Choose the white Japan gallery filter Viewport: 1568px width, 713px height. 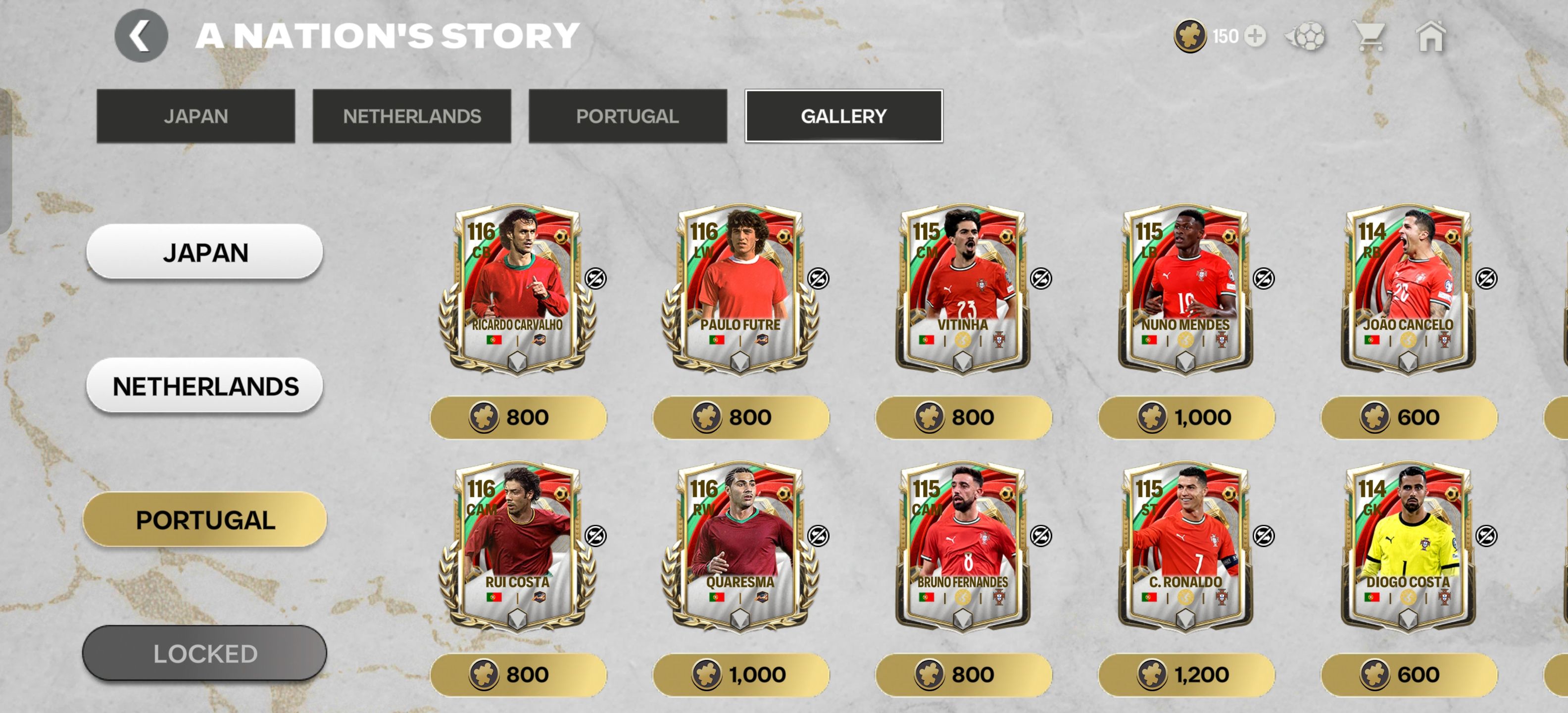pos(204,252)
